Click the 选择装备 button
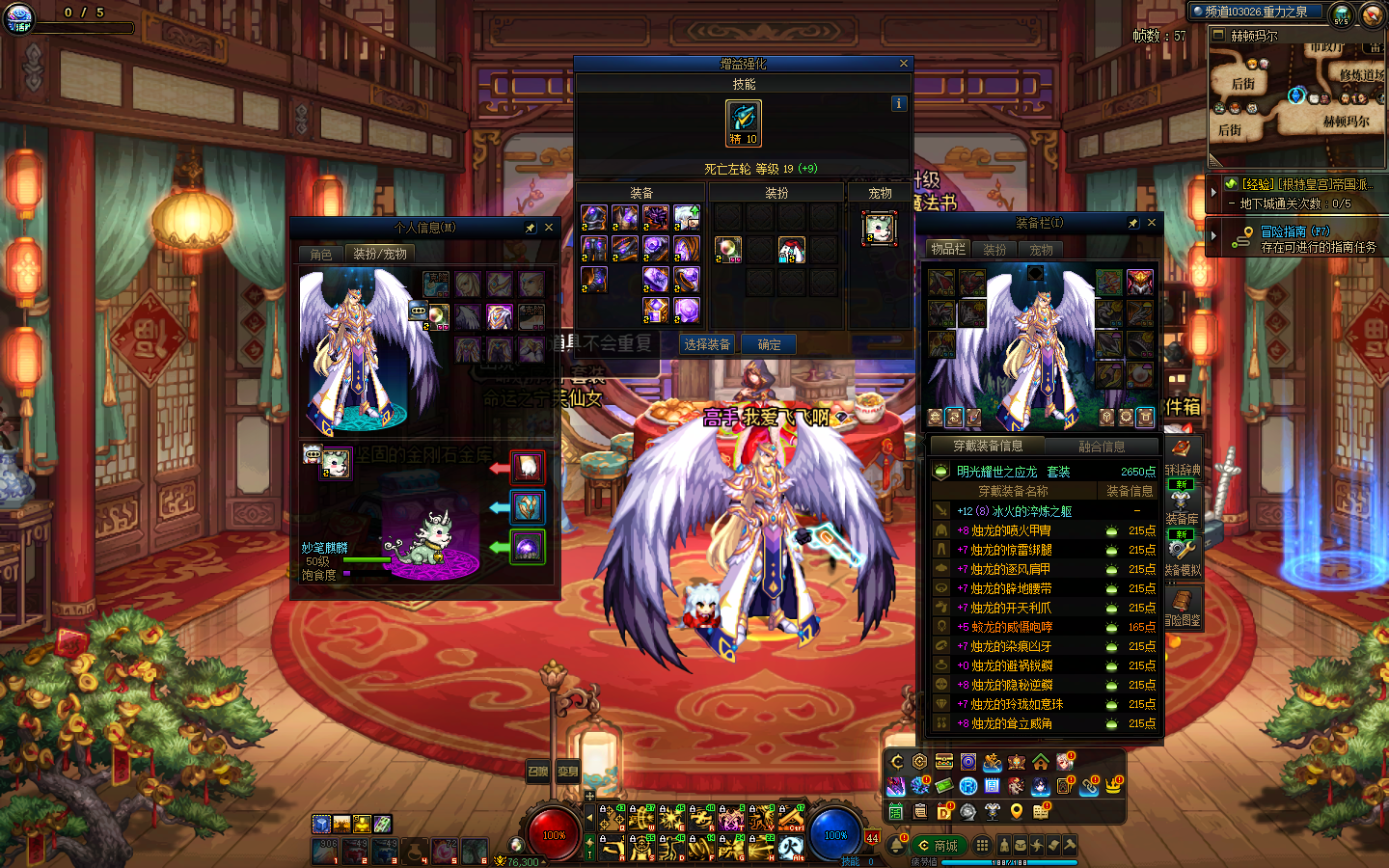The width and height of the screenshot is (1389, 868). pyautogui.click(x=707, y=344)
